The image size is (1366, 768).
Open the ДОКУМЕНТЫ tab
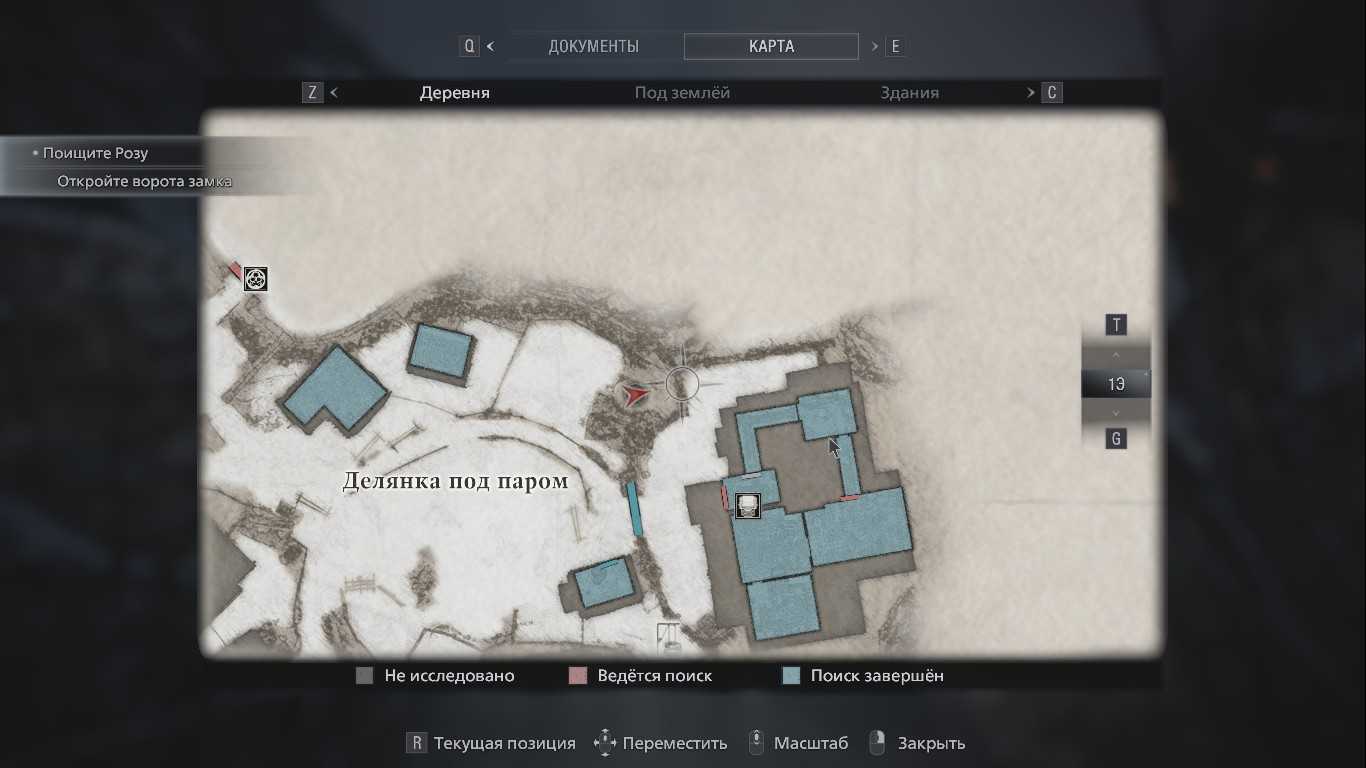click(x=593, y=46)
